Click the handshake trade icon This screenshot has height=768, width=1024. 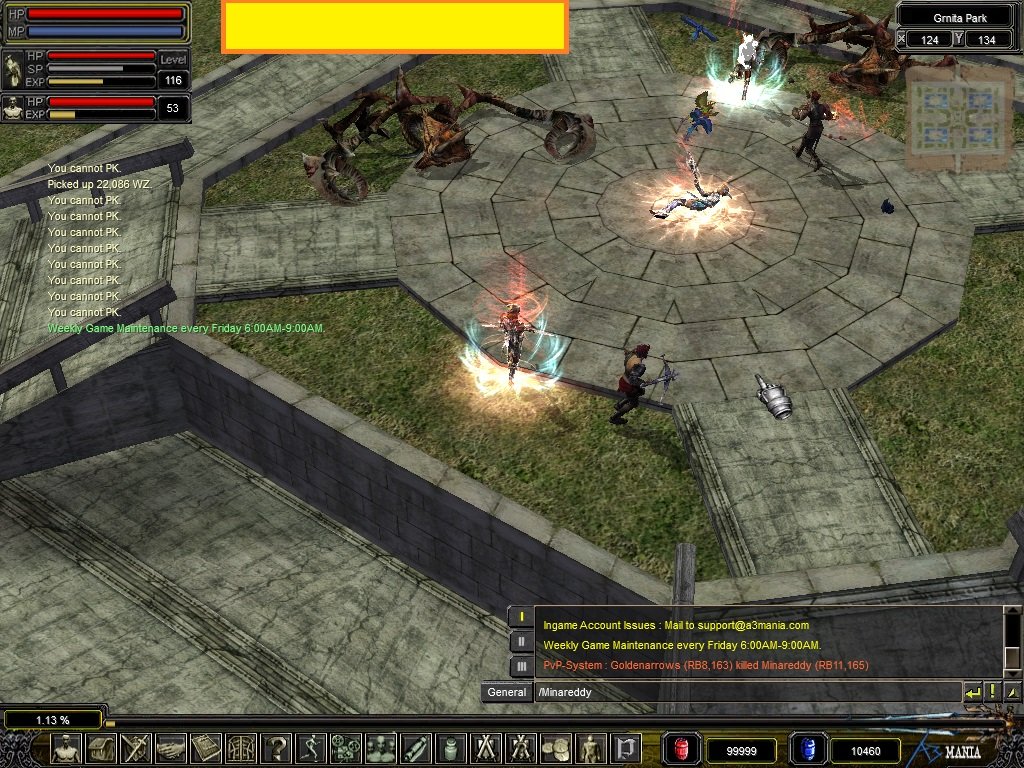(x=171, y=748)
